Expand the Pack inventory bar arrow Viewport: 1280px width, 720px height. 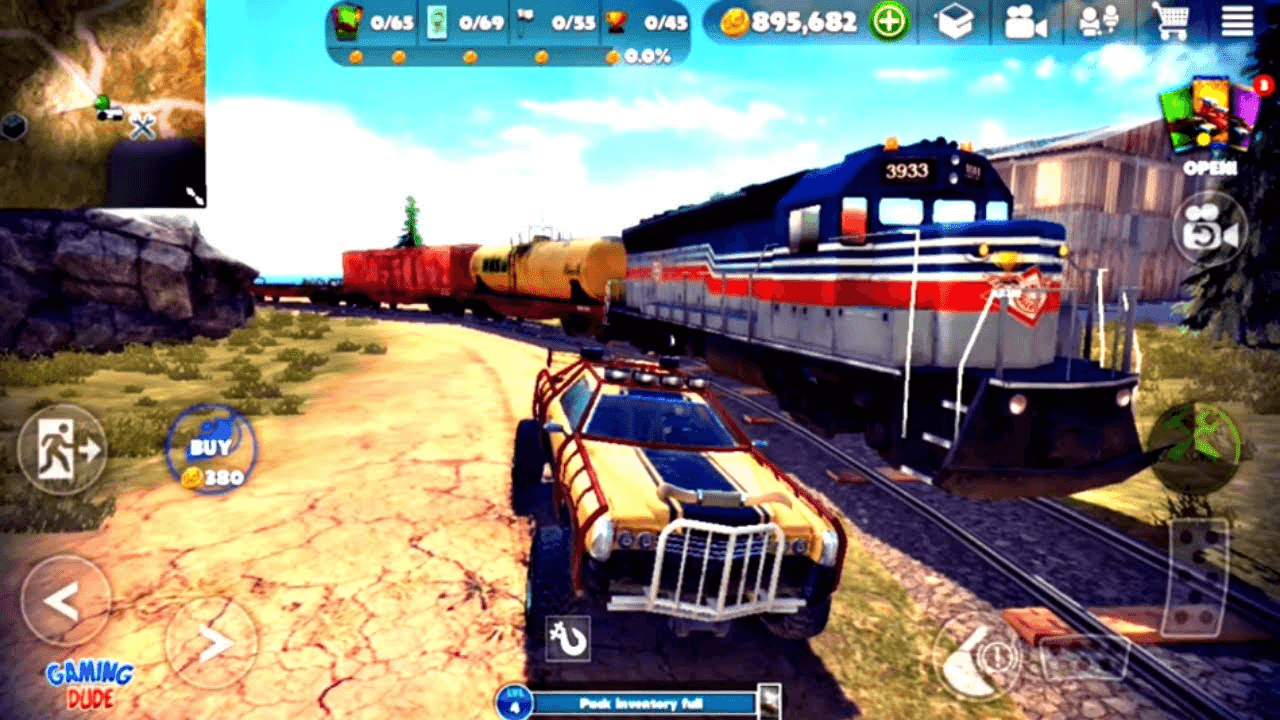[x=770, y=705]
